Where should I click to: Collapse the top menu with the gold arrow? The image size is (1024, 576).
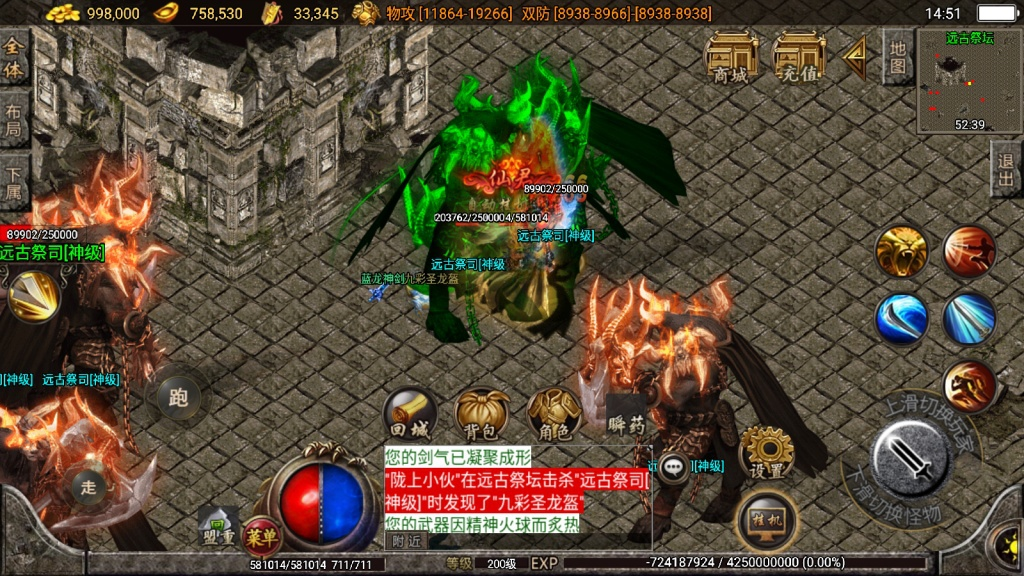pyautogui.click(x=855, y=58)
